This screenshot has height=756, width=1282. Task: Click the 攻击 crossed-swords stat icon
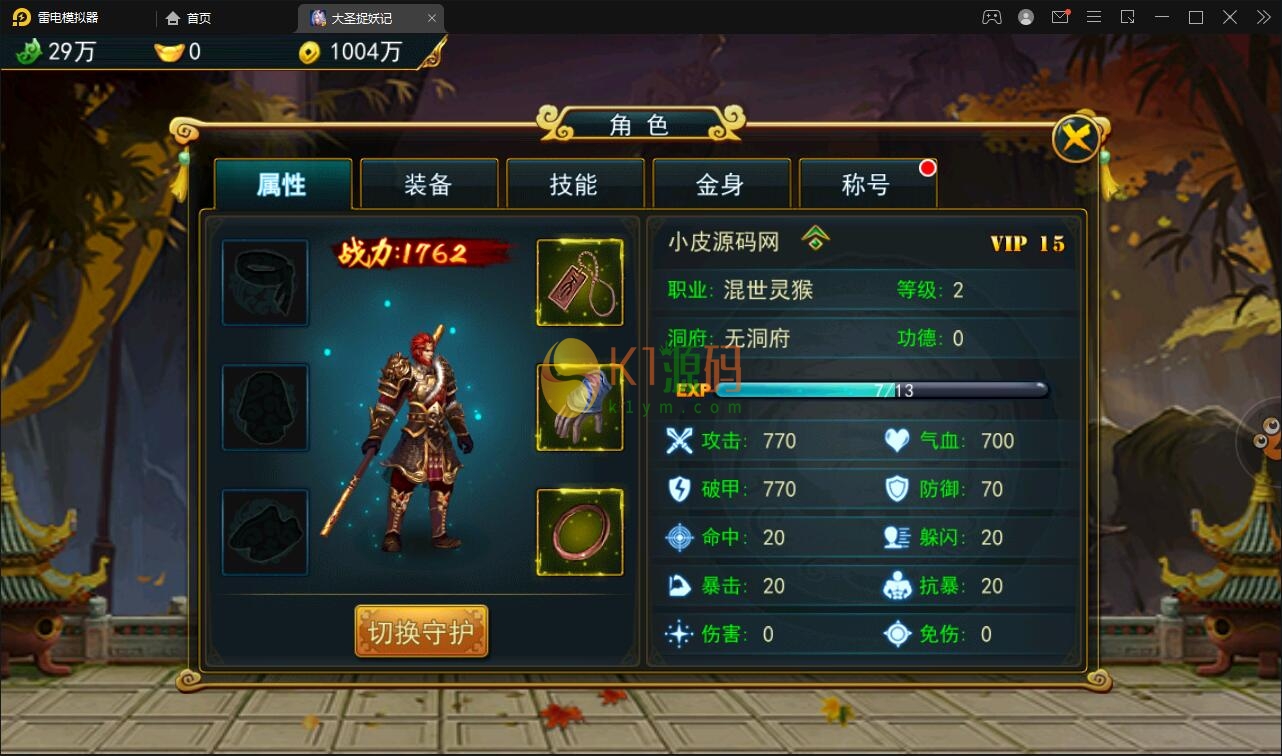point(678,440)
